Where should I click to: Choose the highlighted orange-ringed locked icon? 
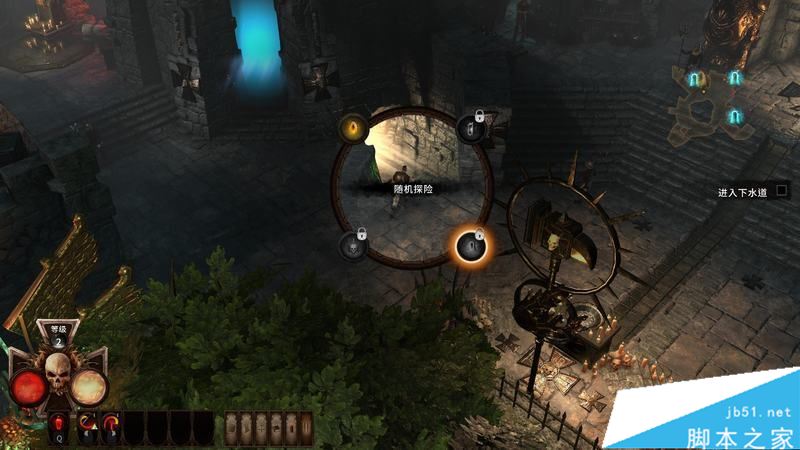[x=471, y=244]
